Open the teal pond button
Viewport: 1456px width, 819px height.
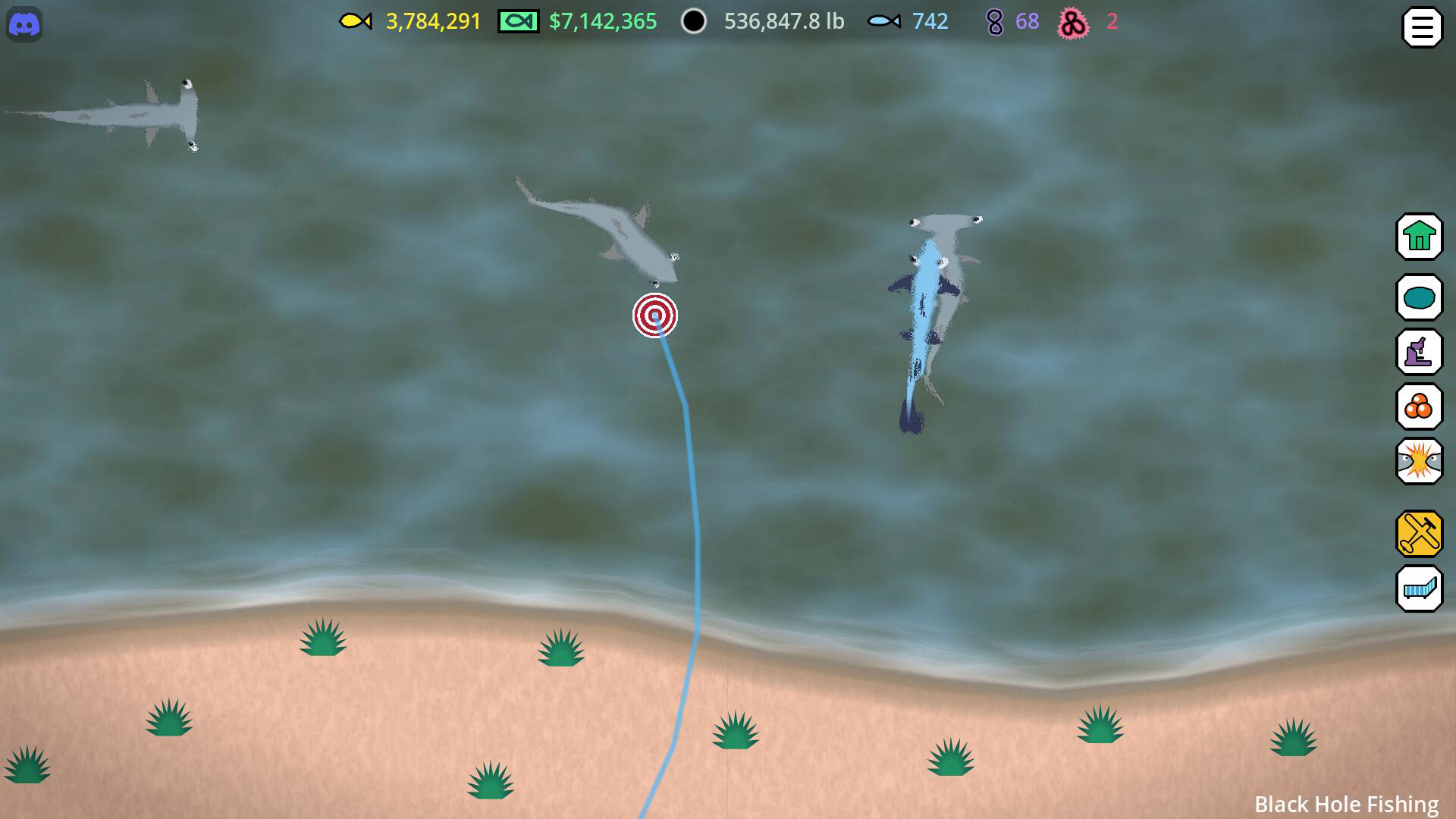tap(1419, 297)
